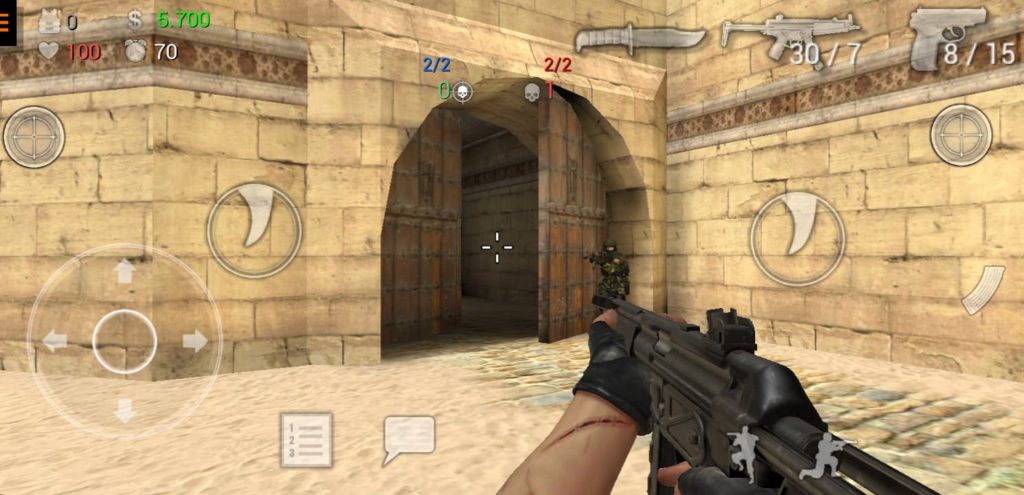Tap the movement joystick's right arrow
Screen dimensions: 1024x495
click(x=194, y=341)
